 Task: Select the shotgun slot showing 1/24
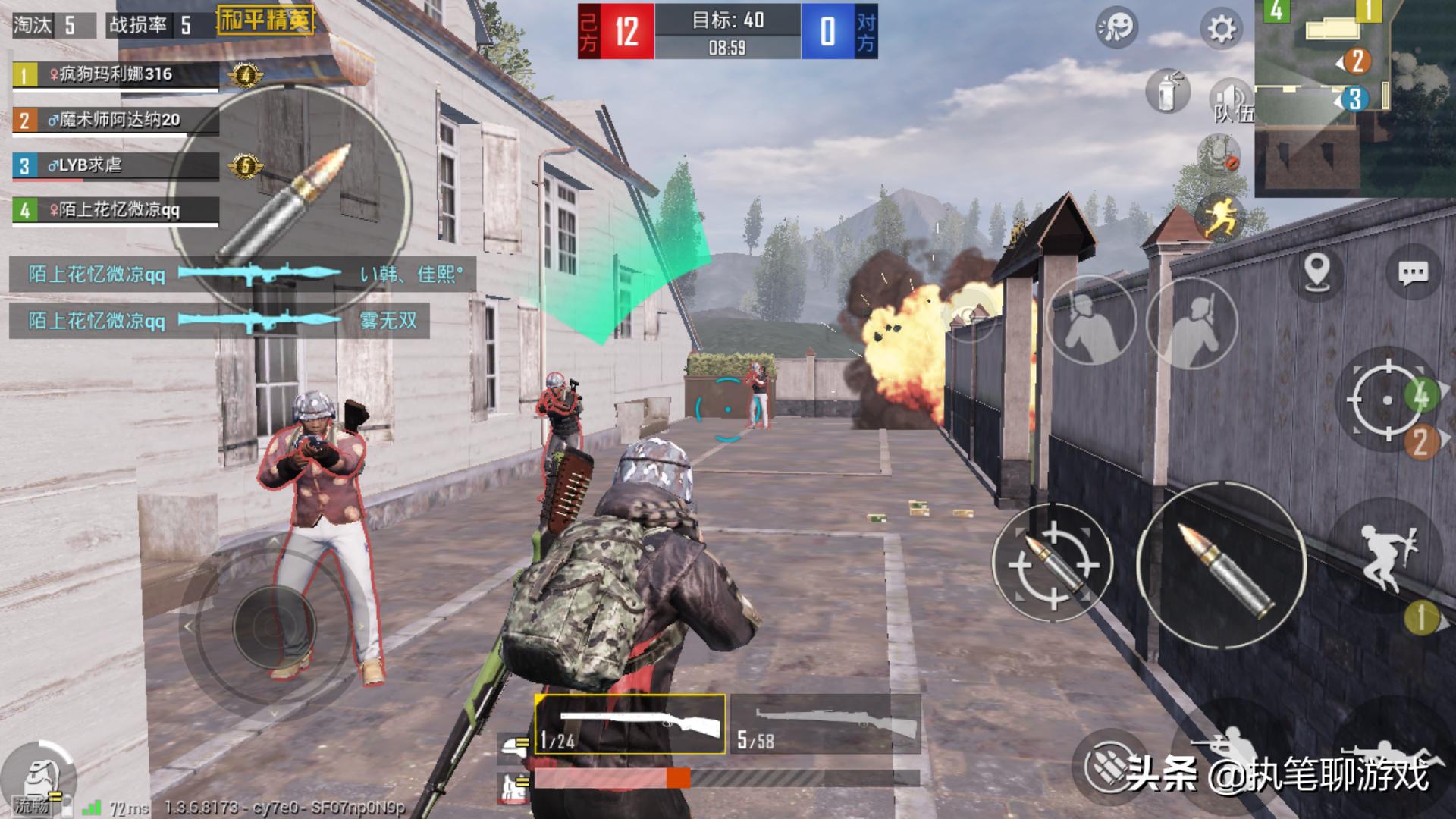pyautogui.click(x=629, y=724)
